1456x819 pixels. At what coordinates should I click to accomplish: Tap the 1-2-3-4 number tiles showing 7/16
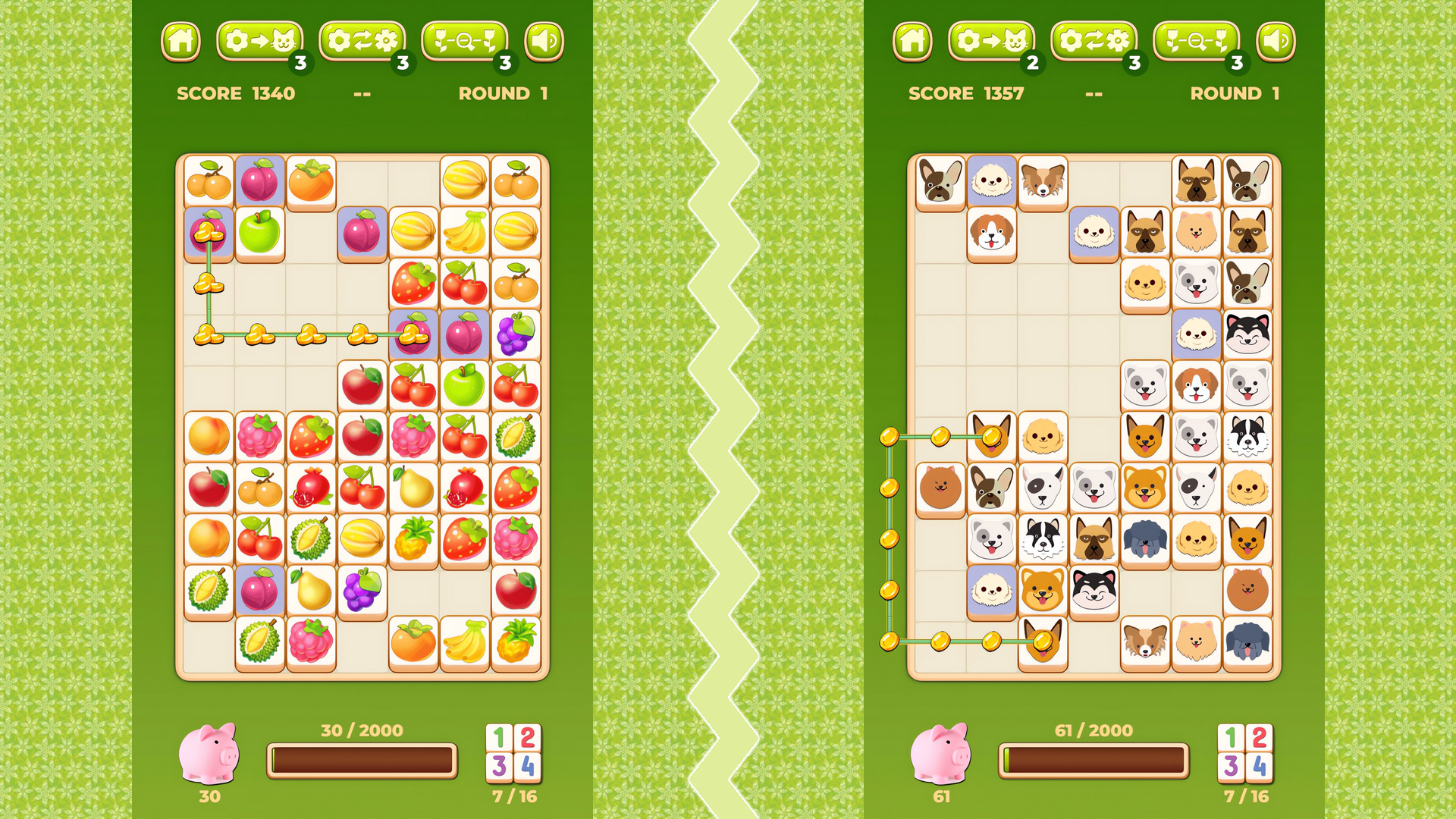point(512,755)
